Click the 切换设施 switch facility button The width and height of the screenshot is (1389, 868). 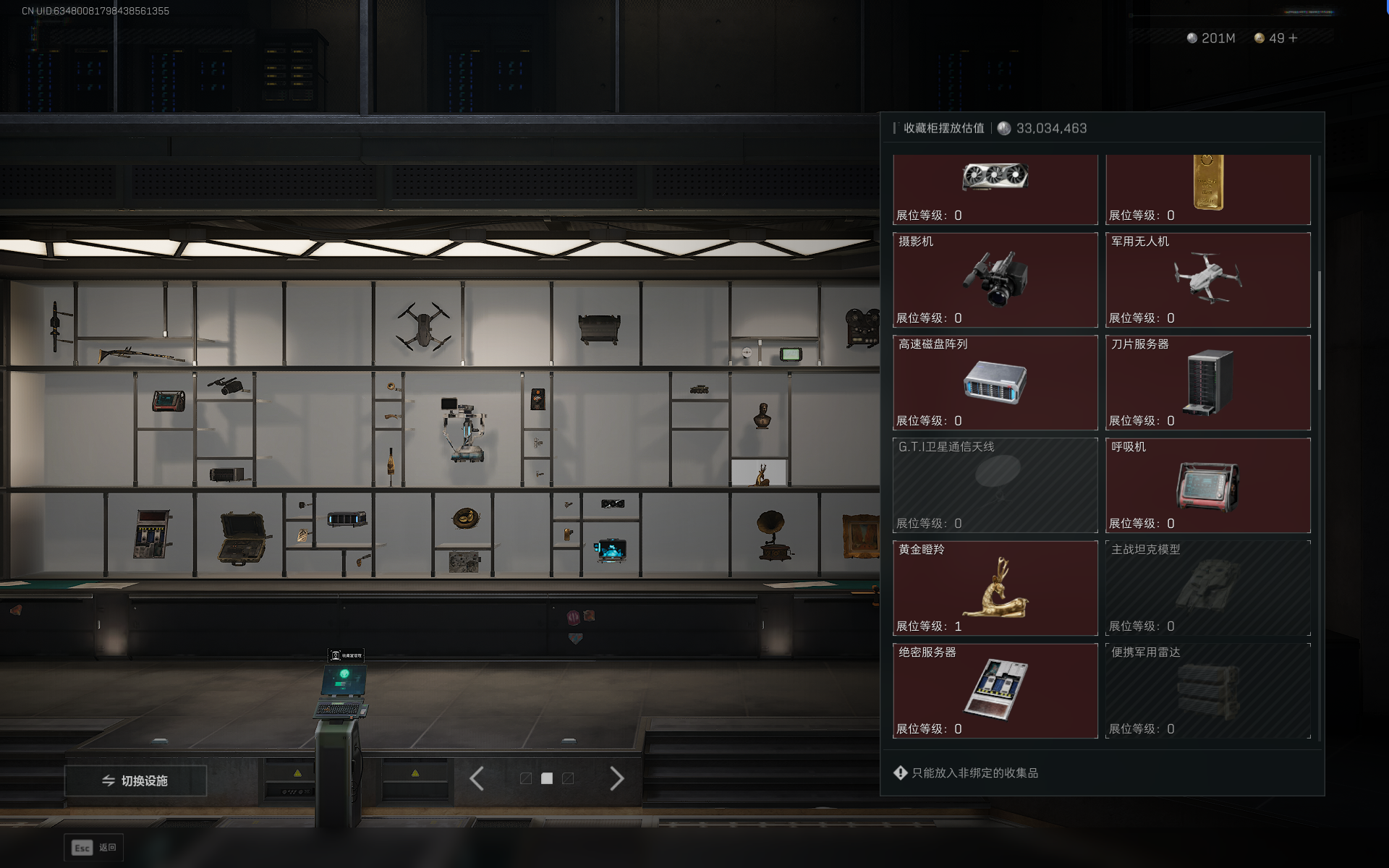coord(135,780)
